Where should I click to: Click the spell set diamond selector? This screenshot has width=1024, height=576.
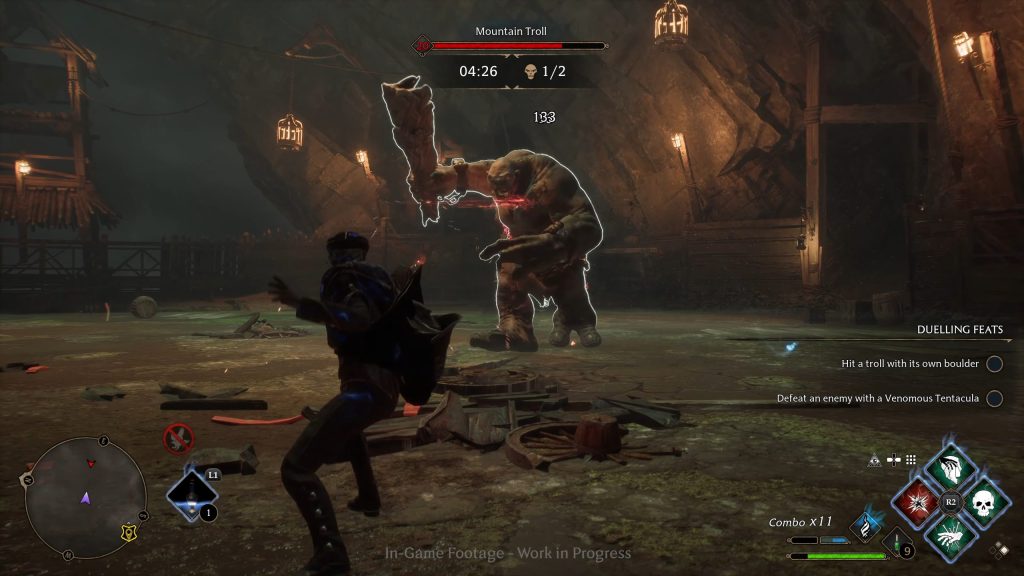coord(998,549)
